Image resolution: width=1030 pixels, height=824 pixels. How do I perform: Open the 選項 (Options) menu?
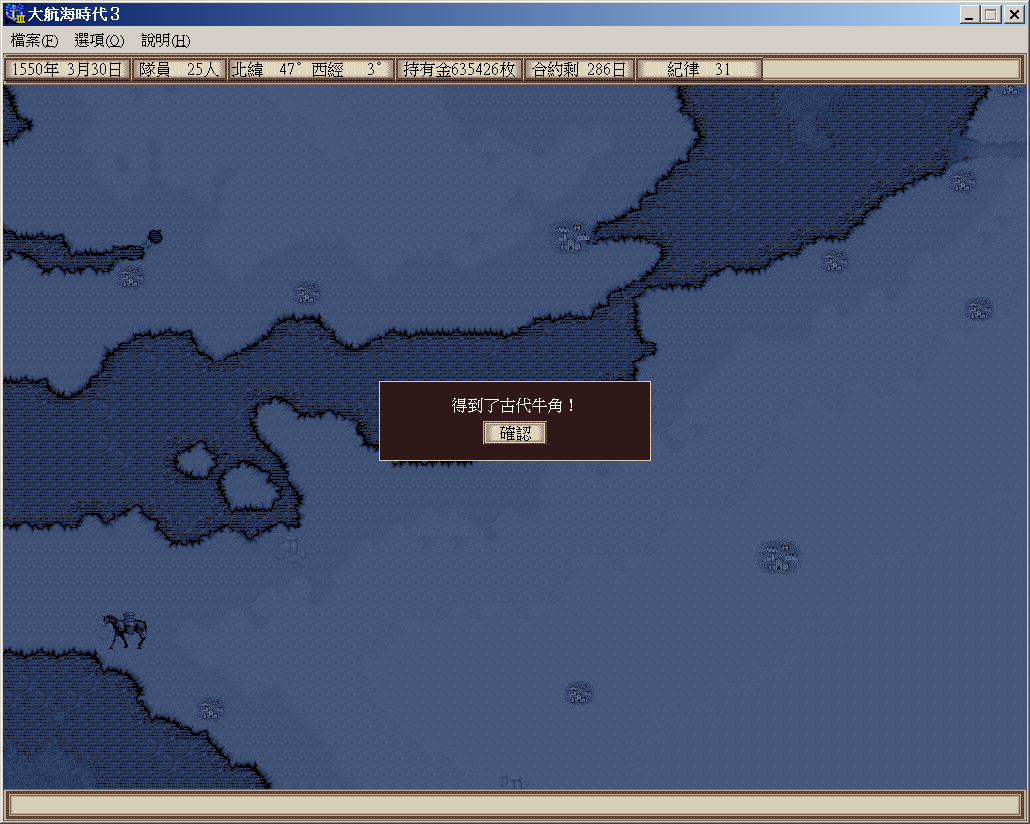(99, 41)
